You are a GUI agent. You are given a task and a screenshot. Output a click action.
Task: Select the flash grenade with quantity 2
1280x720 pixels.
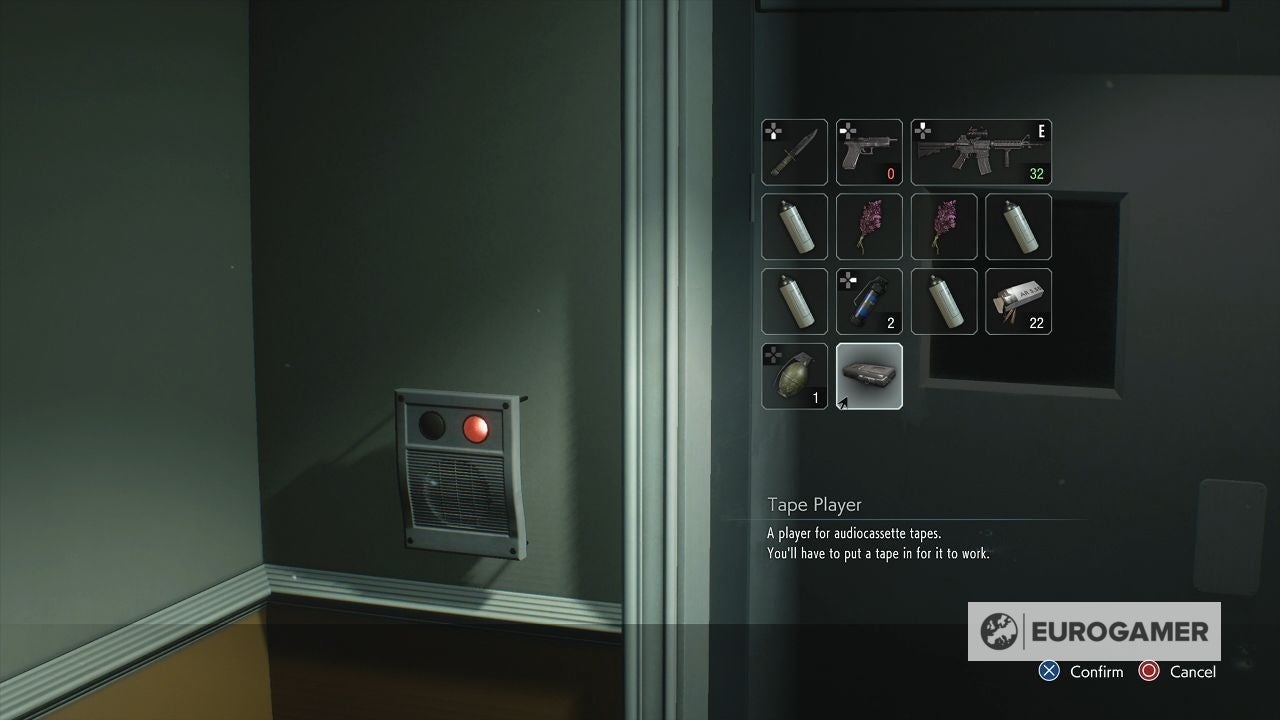[x=869, y=301]
